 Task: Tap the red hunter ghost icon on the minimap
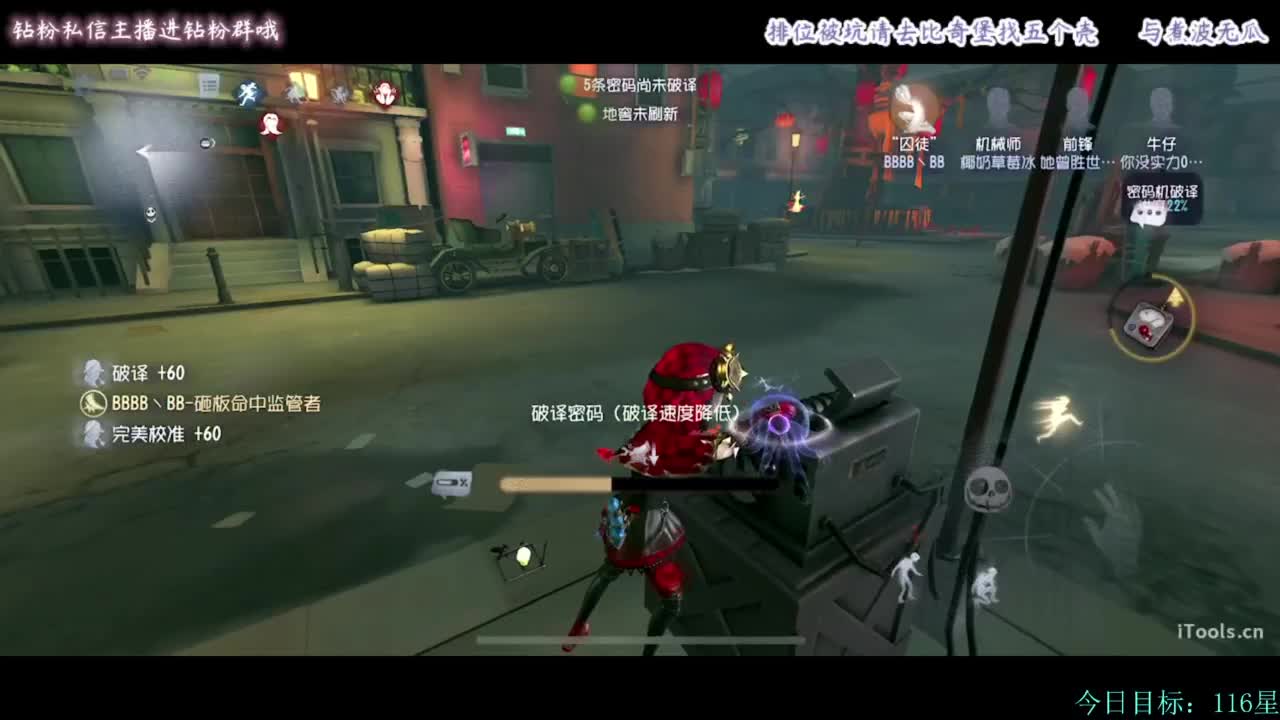point(270,124)
